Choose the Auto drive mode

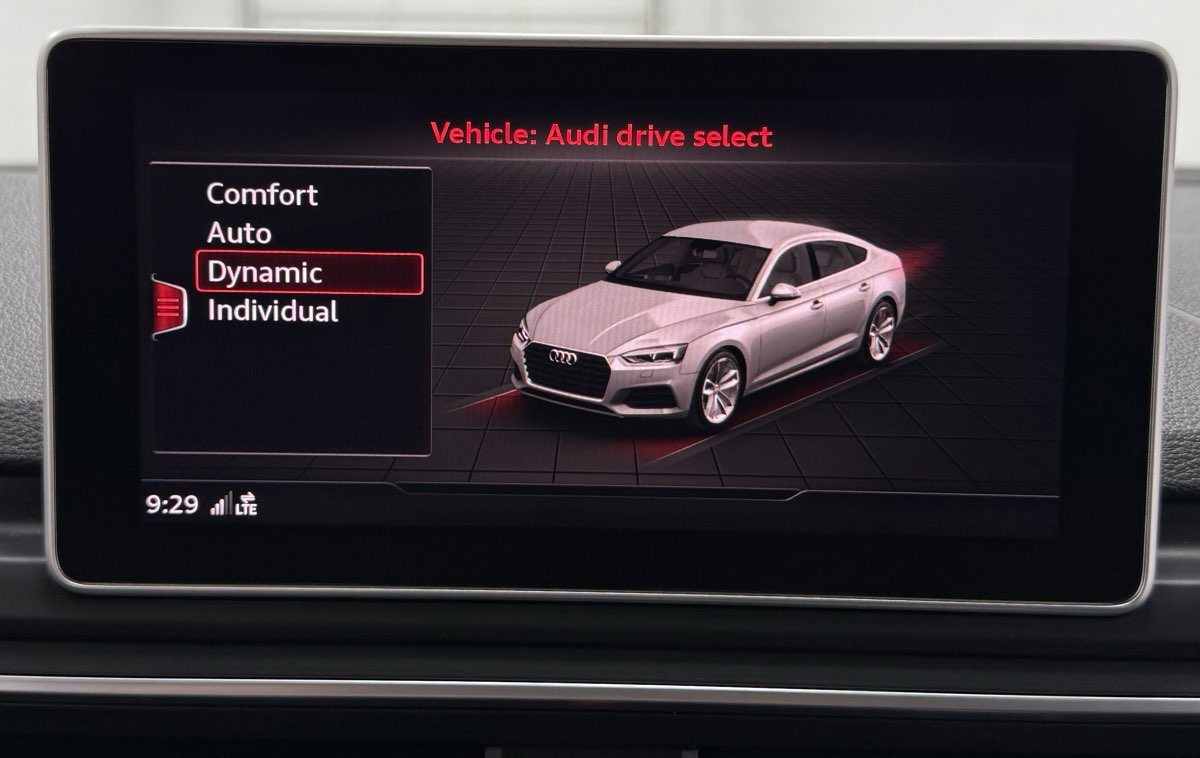pos(239,233)
